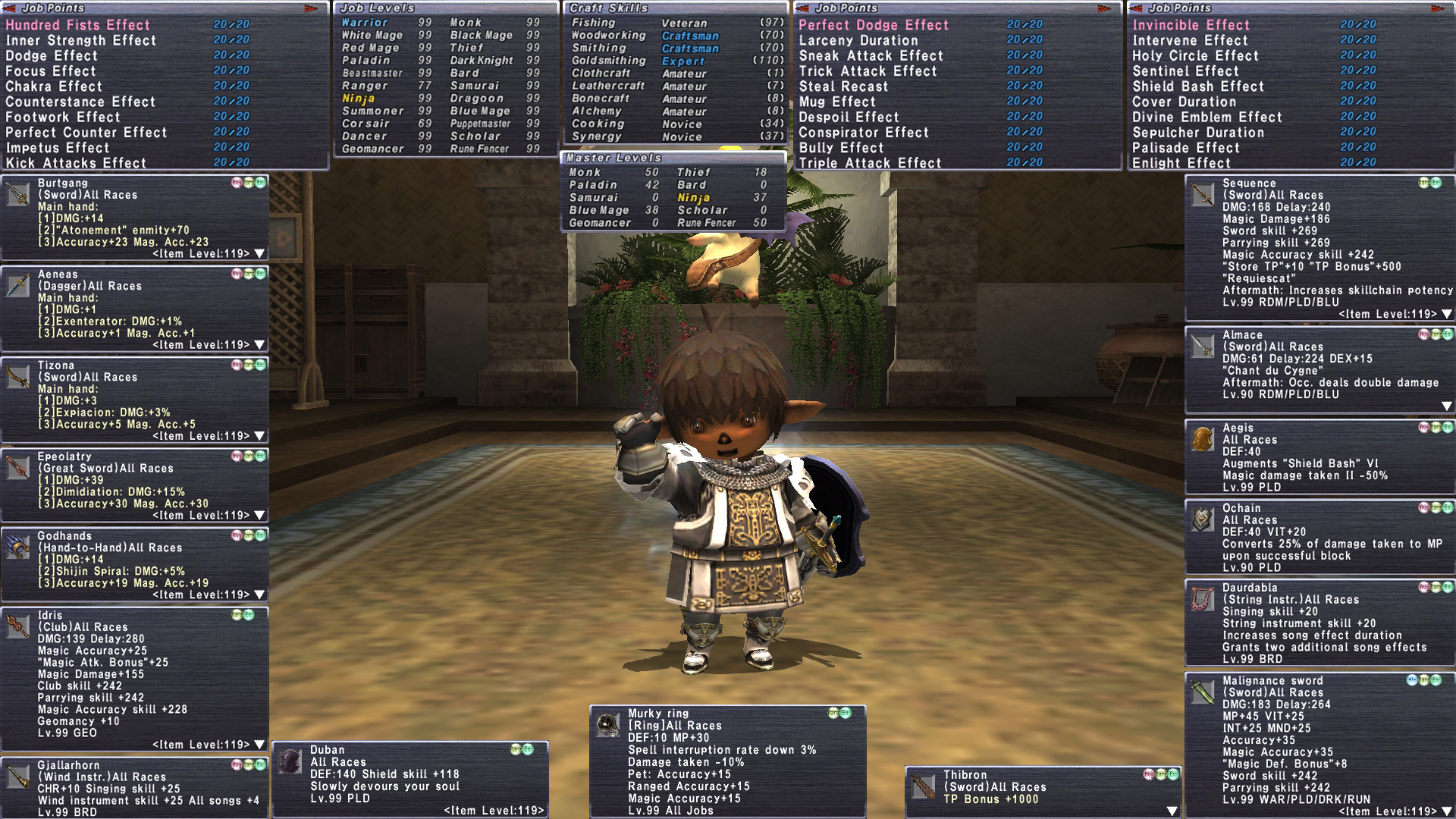Select the Aegis shield icon
This screenshot has height=819, width=1456.
pyautogui.click(x=1203, y=440)
